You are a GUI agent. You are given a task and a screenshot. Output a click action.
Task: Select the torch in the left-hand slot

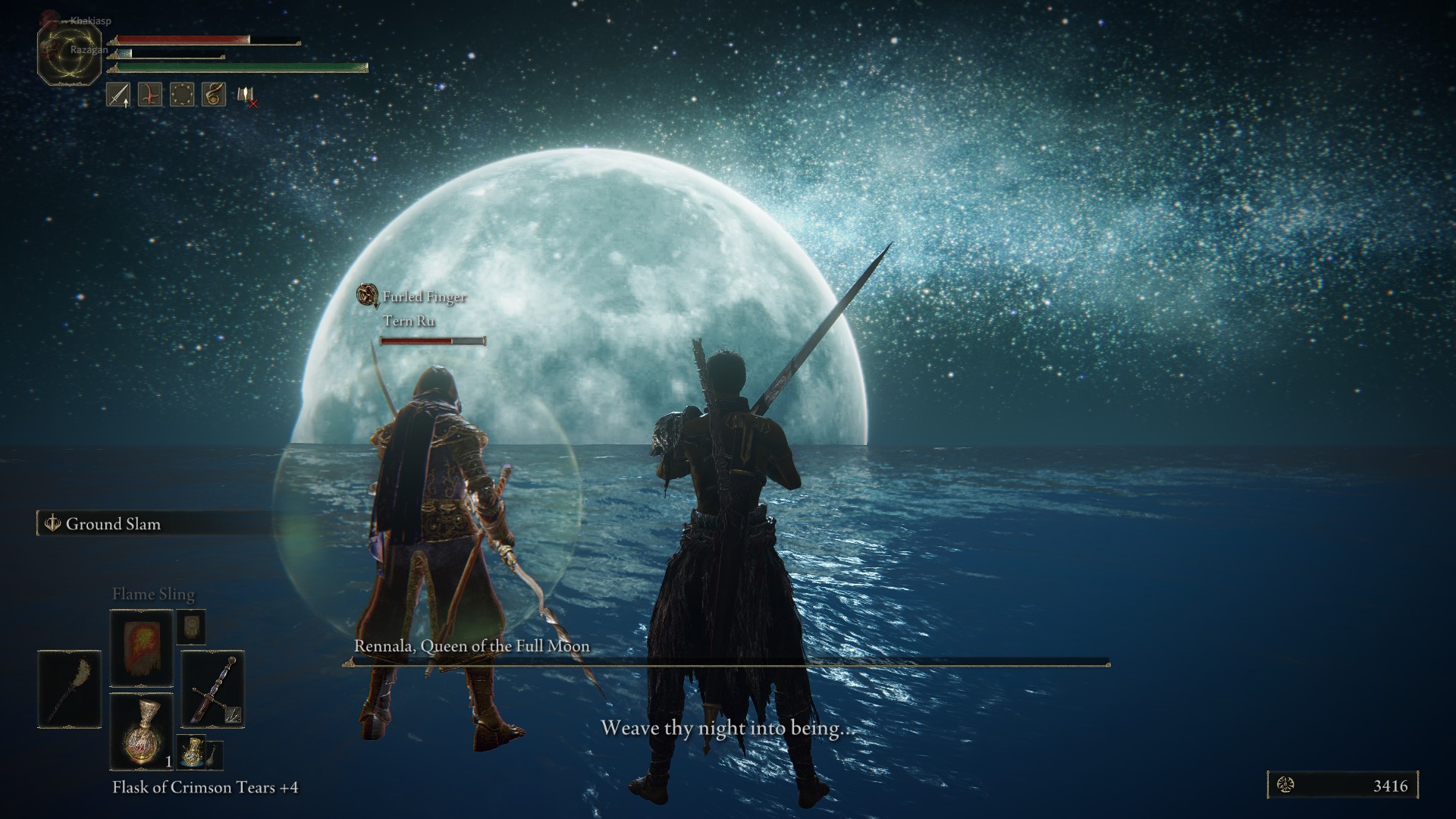click(x=69, y=689)
